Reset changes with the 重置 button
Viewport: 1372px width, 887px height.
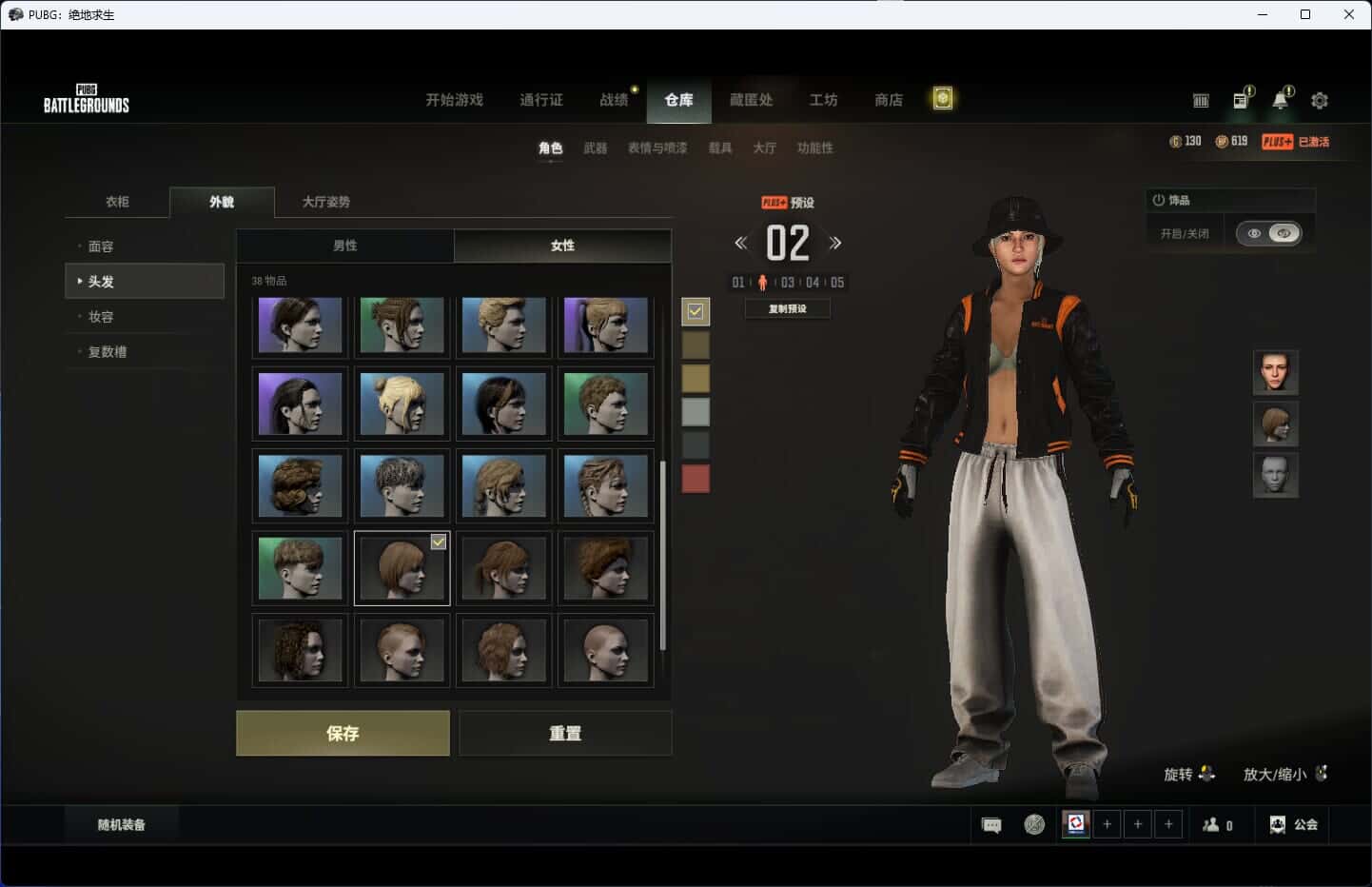click(x=565, y=733)
